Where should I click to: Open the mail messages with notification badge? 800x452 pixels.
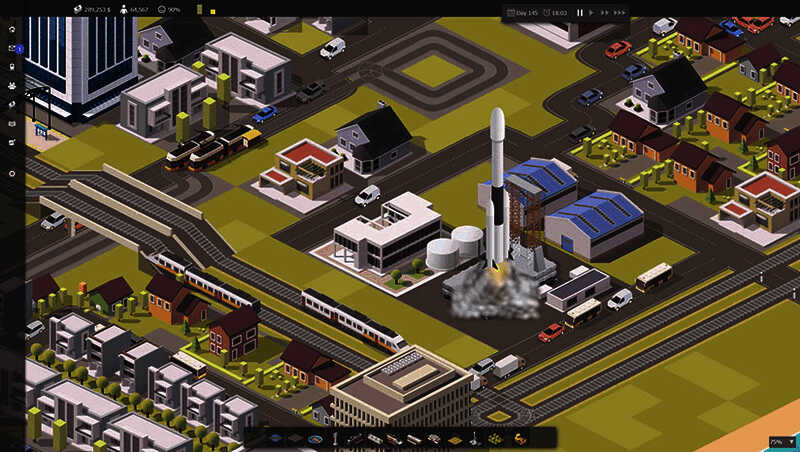12,48
